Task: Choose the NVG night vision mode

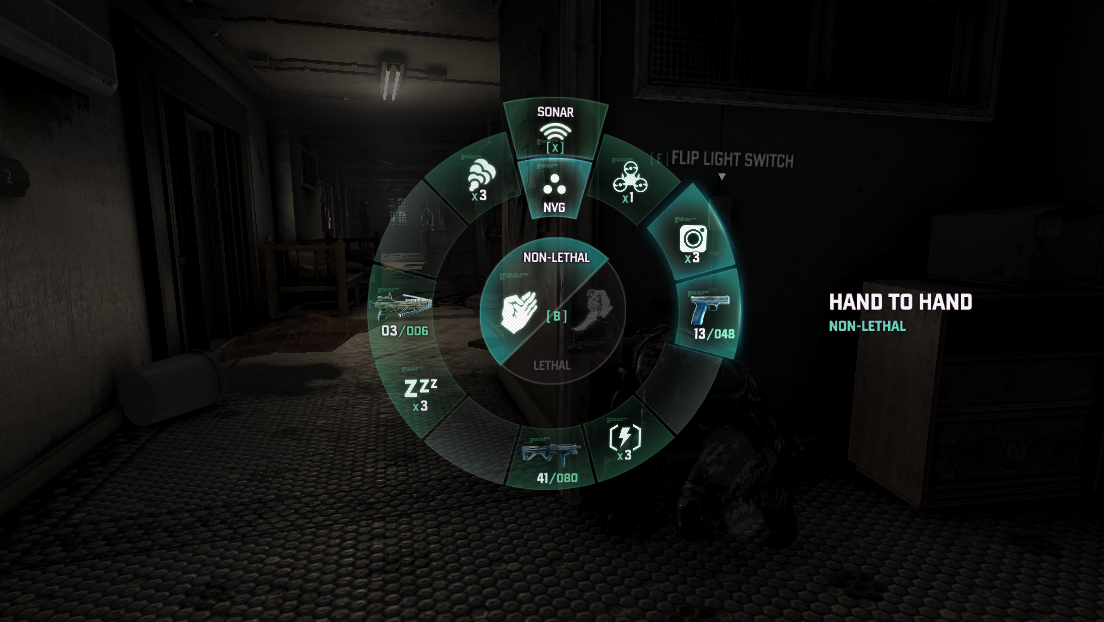Action: pos(553,190)
